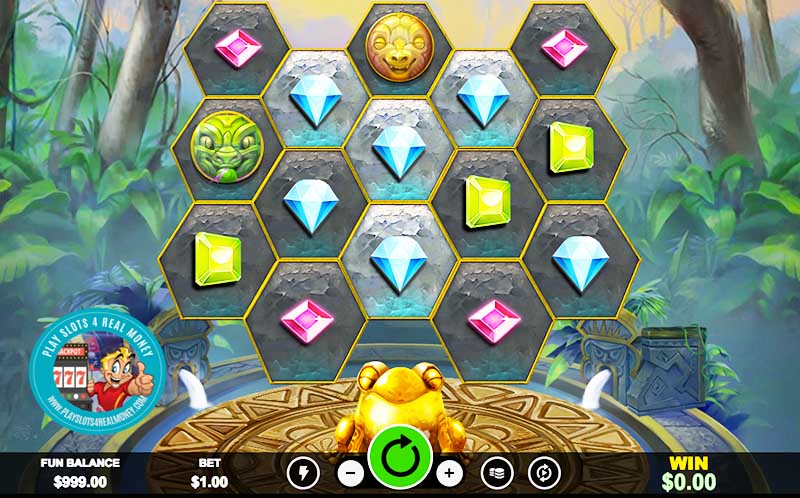Toggle the autoplay button

(545, 472)
